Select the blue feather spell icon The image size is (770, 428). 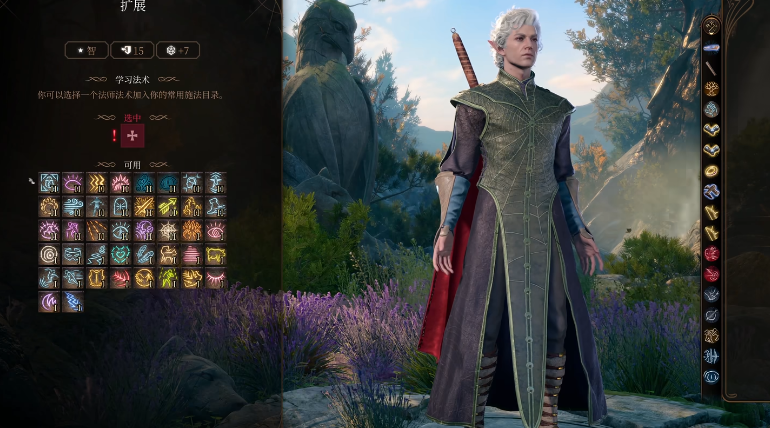tap(144, 255)
